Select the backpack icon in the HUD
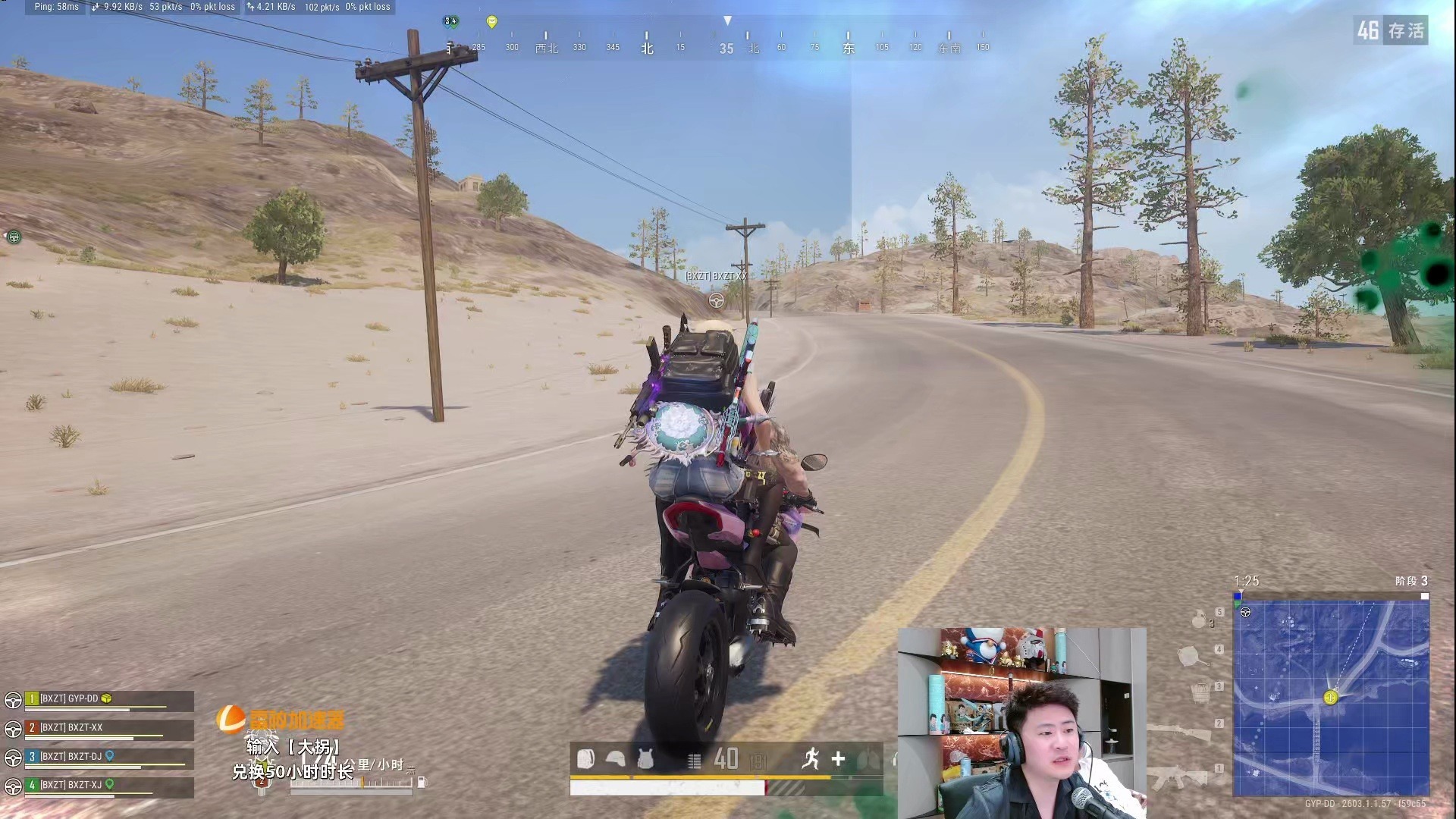 pyautogui.click(x=585, y=758)
